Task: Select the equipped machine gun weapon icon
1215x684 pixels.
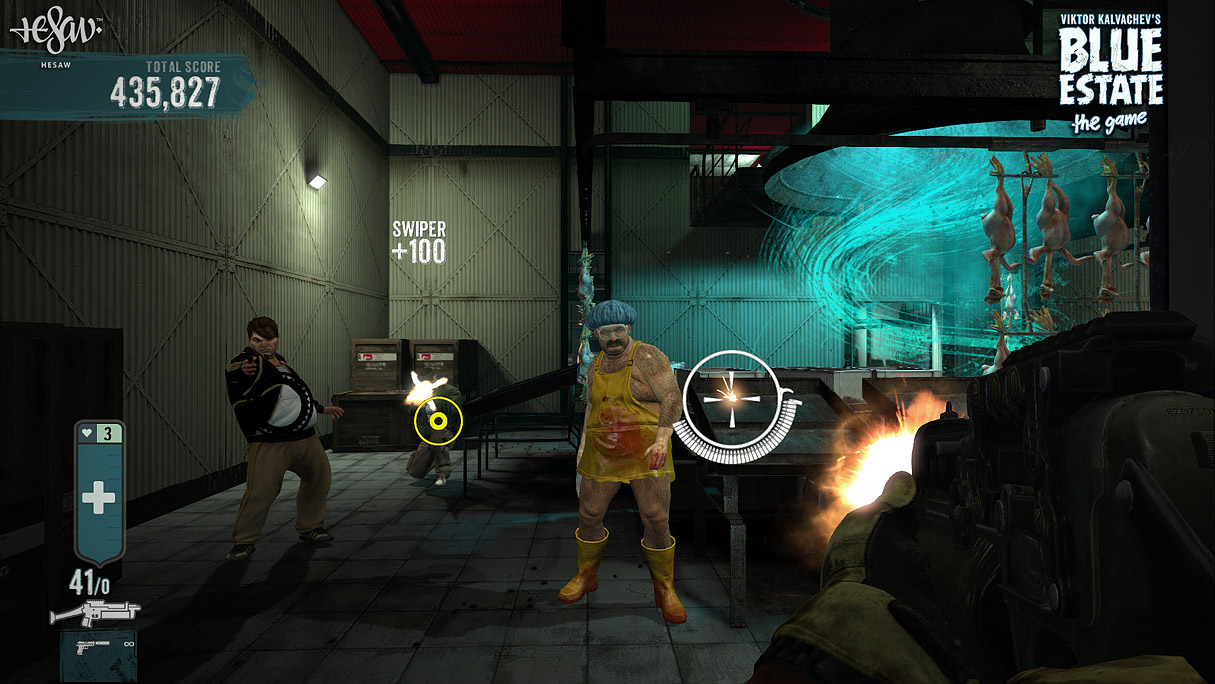Action: coord(95,612)
